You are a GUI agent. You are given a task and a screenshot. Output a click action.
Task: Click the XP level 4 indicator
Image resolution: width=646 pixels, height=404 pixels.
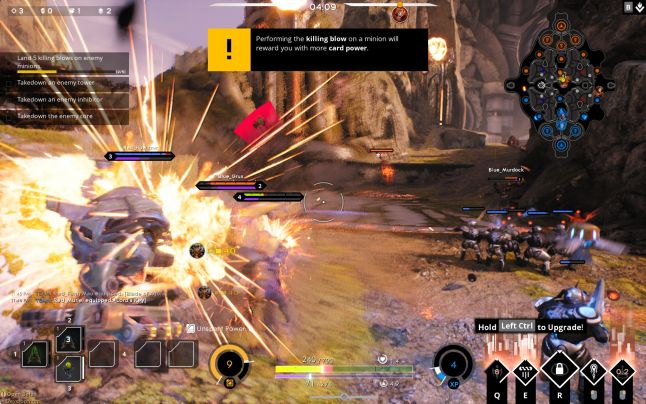[453, 365]
